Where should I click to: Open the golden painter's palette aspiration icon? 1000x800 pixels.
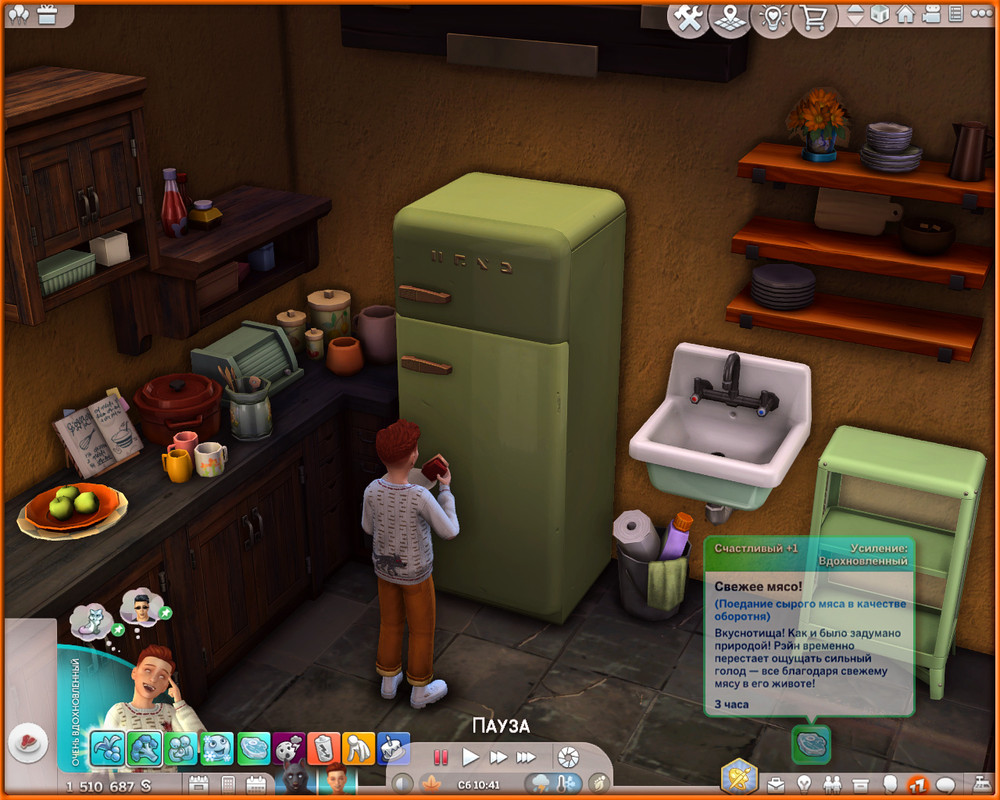[740, 776]
